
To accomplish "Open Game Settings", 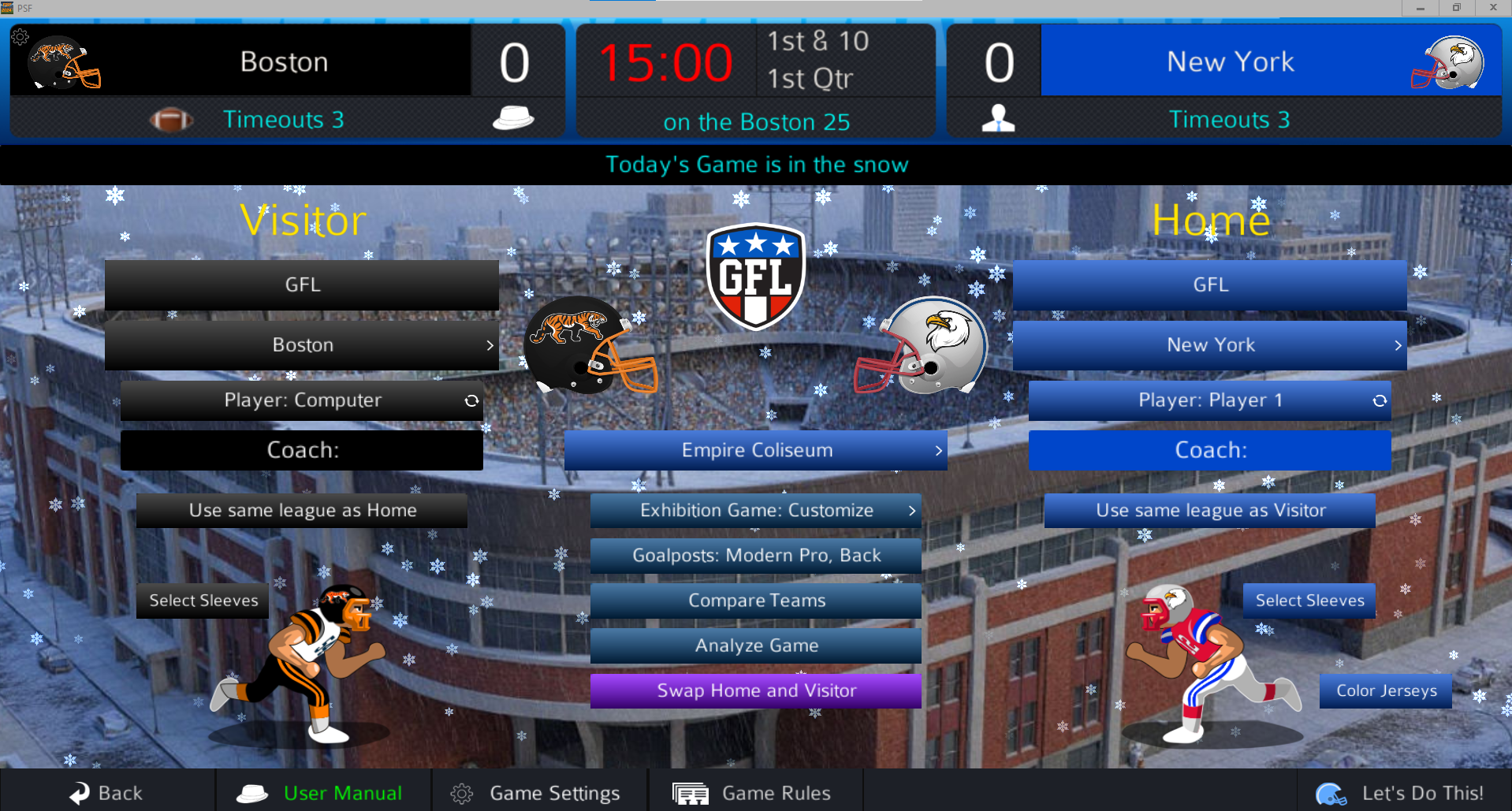I will (539, 792).
